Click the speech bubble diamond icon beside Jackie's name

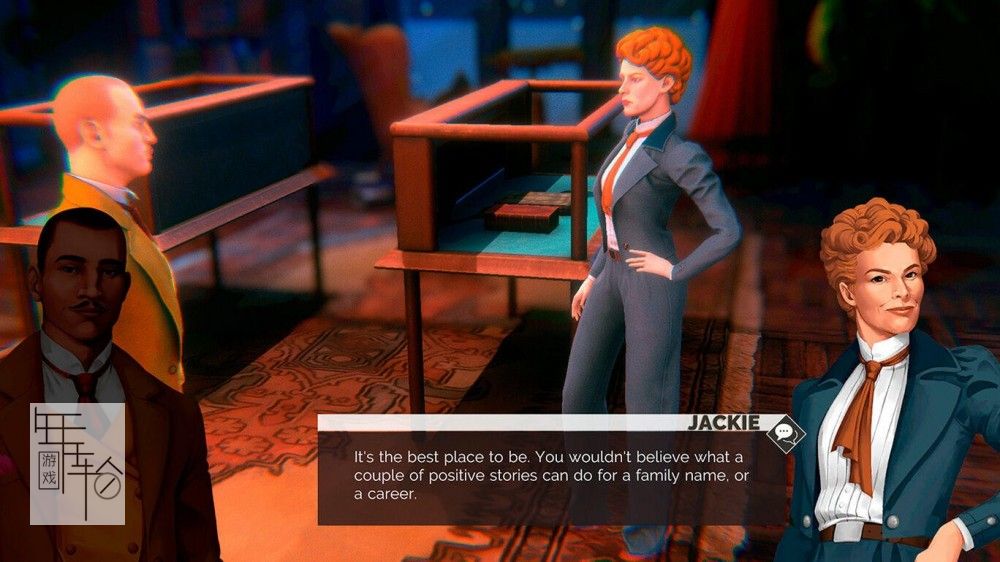[785, 433]
